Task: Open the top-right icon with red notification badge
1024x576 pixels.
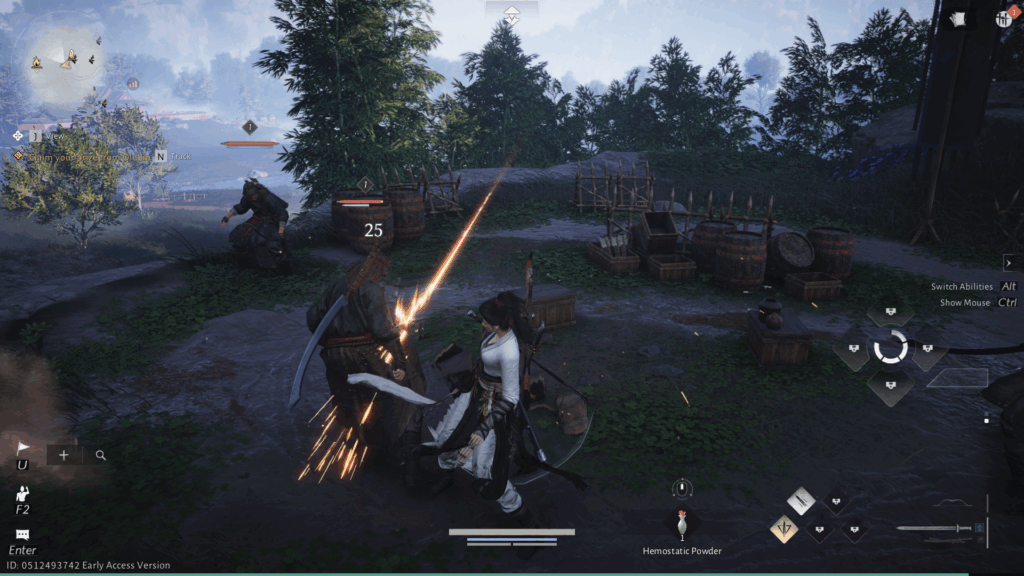Action: [1003, 18]
